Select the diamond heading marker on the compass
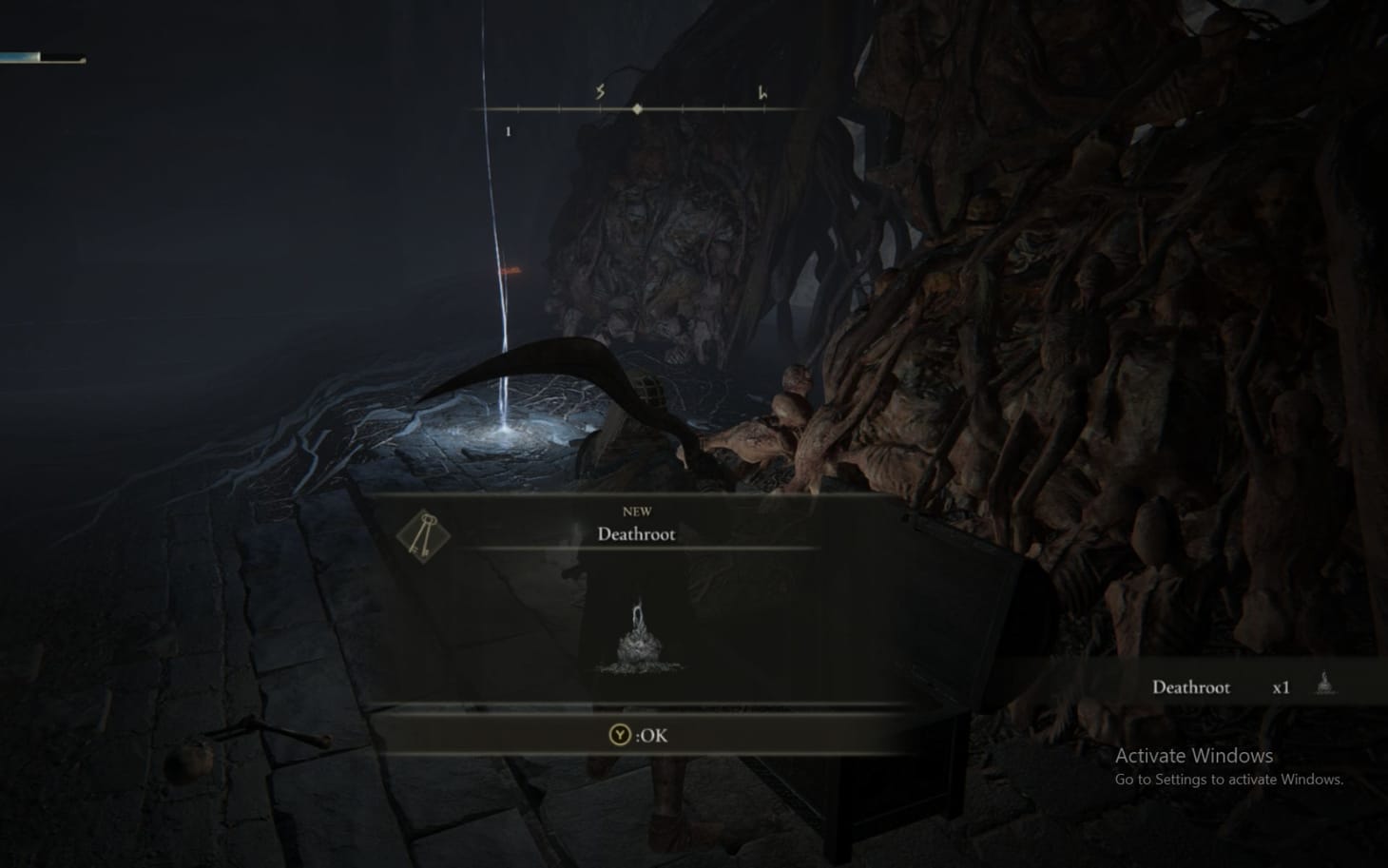Image resolution: width=1388 pixels, height=868 pixels. pyautogui.click(x=635, y=109)
